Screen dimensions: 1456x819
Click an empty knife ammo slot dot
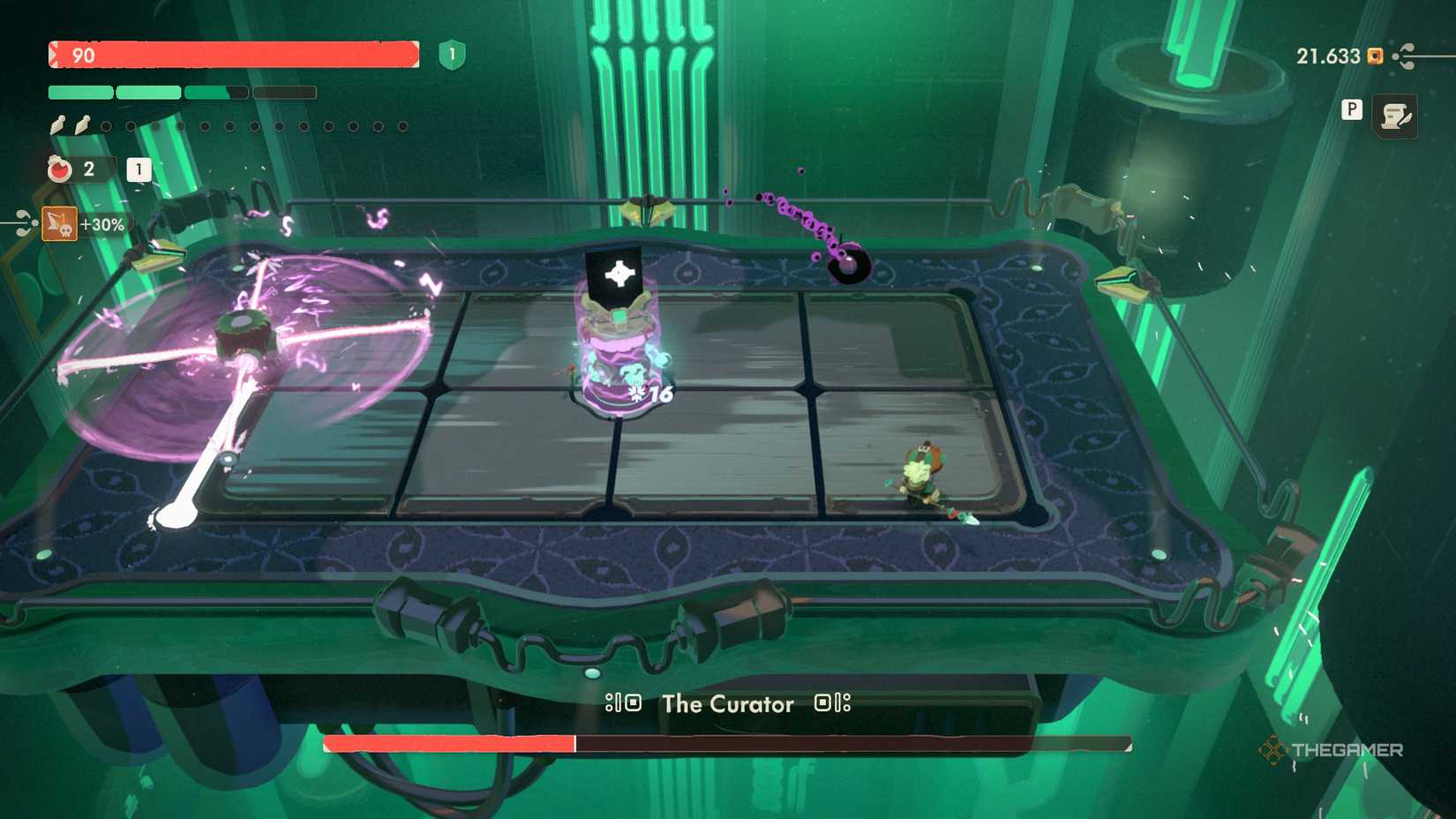click(108, 126)
